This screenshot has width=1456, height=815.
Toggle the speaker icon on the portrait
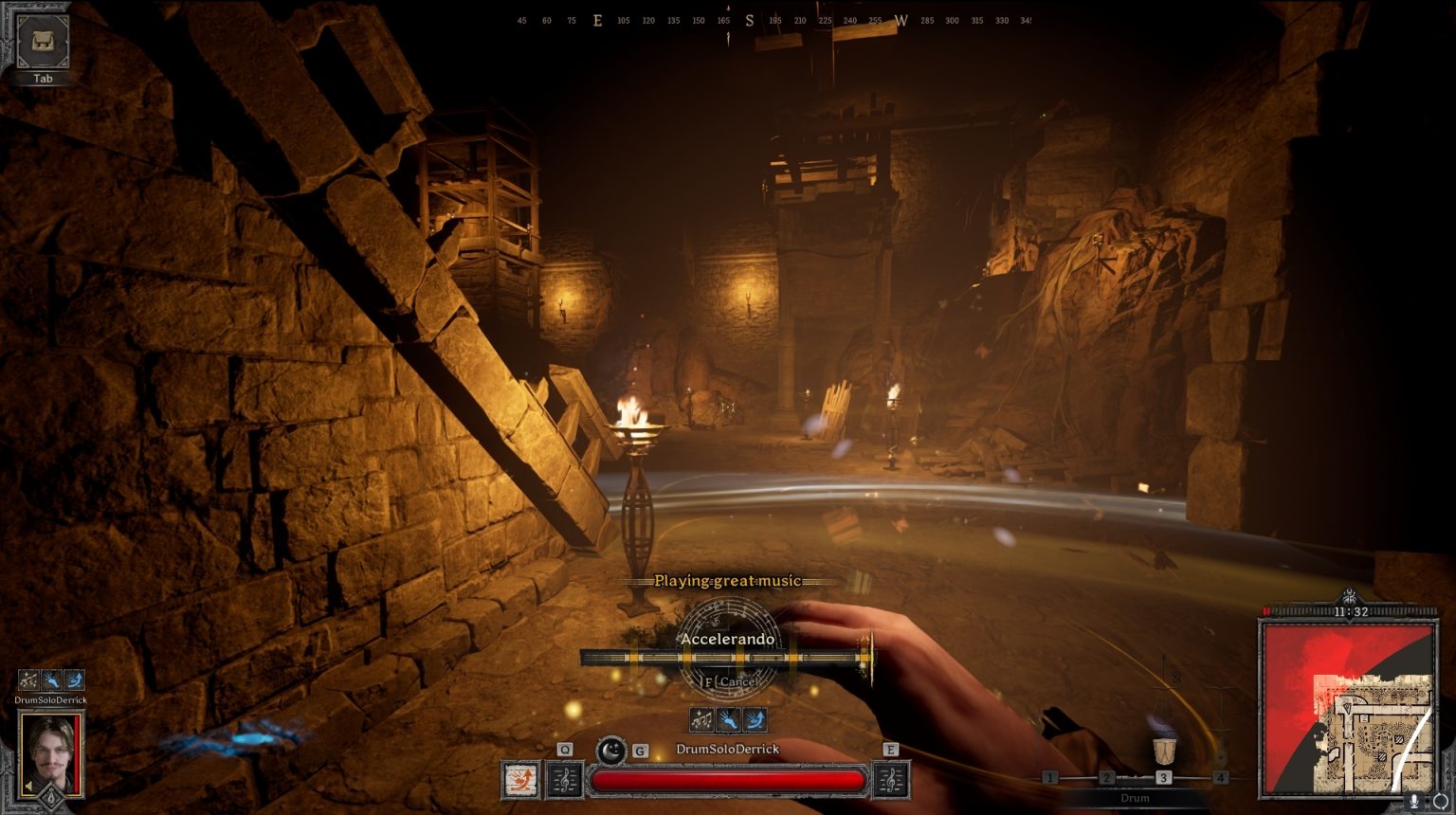(x=28, y=786)
